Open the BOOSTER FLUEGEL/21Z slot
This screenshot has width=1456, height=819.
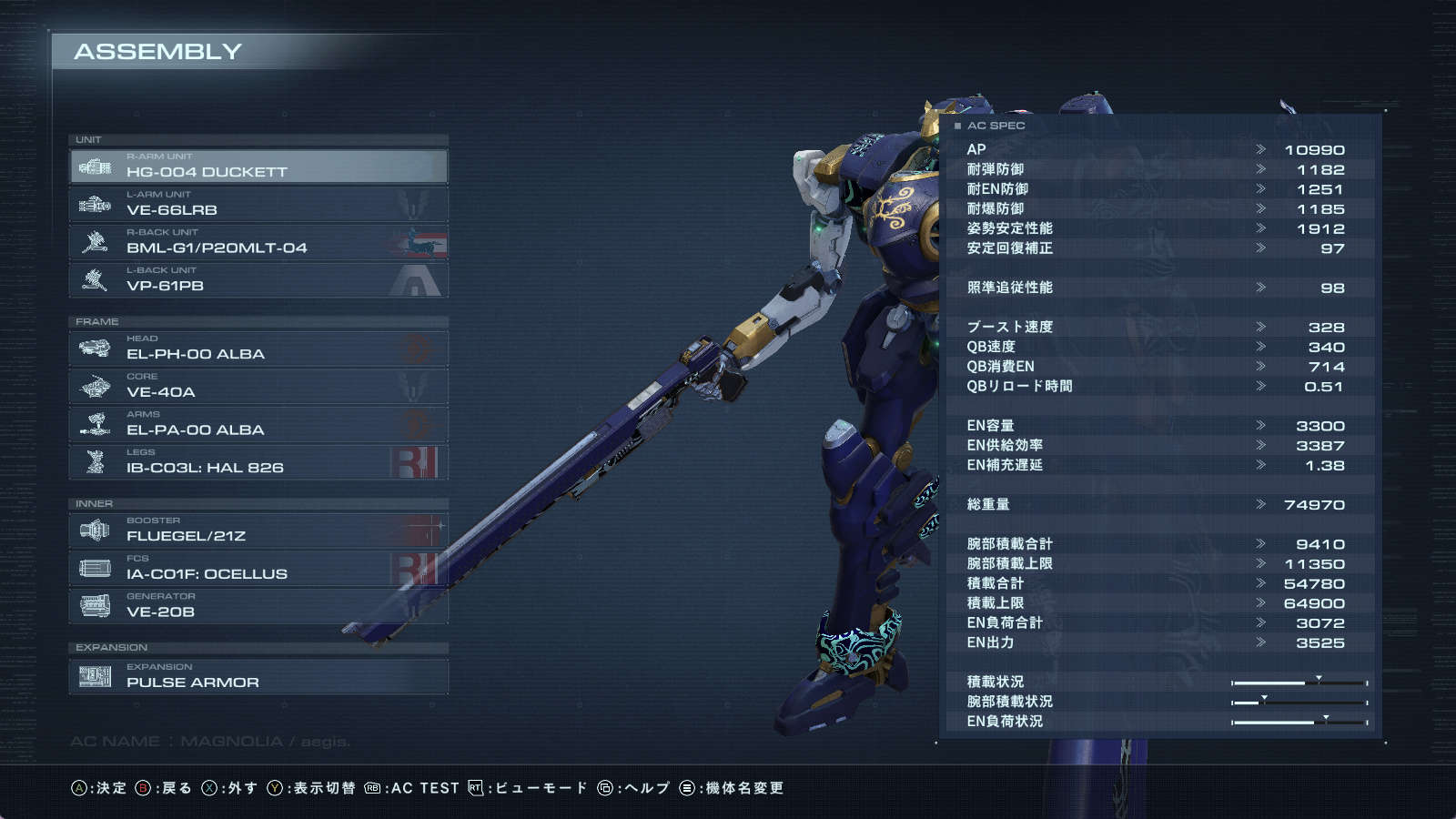pyautogui.click(x=258, y=531)
